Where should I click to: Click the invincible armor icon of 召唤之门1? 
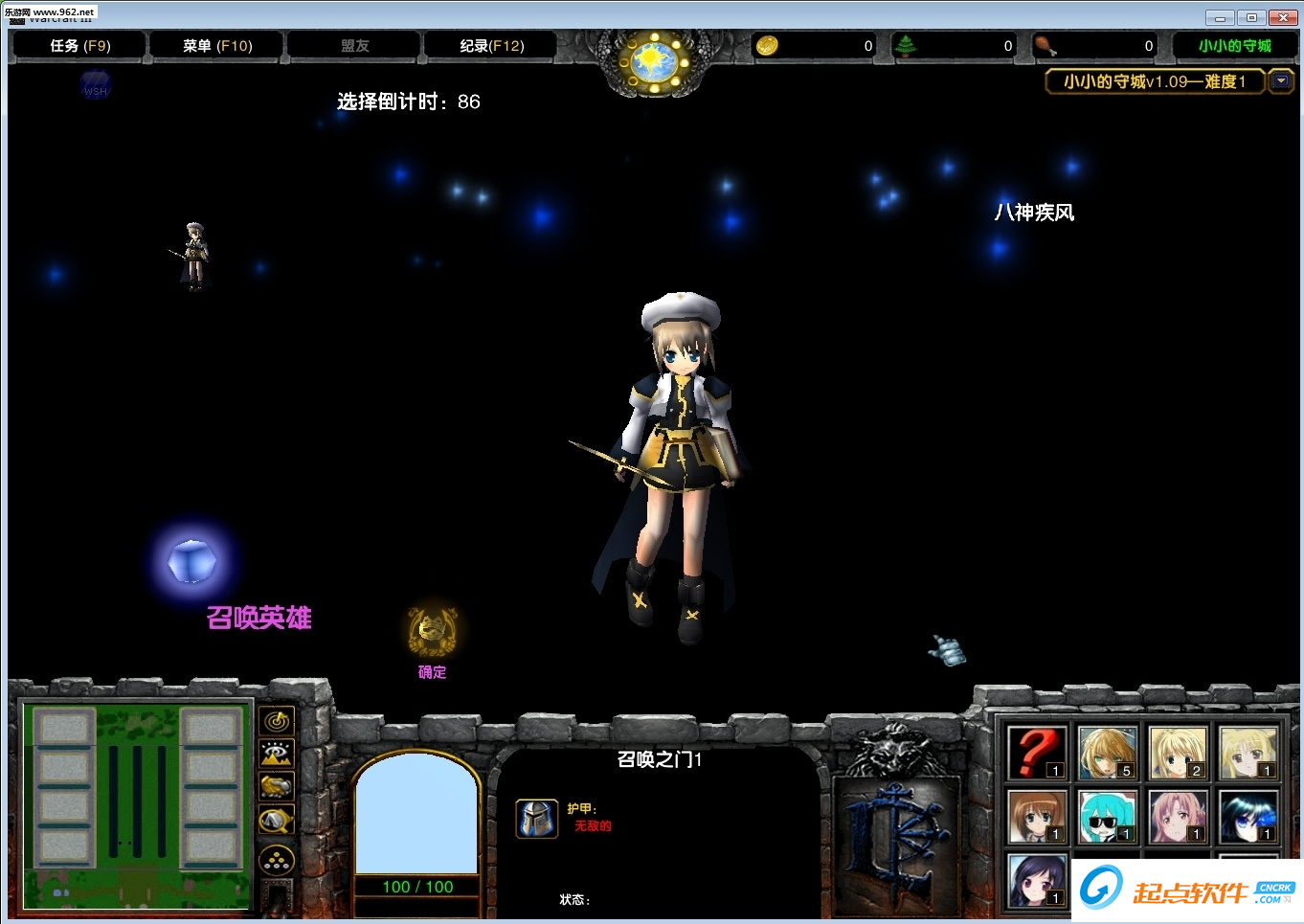(537, 820)
